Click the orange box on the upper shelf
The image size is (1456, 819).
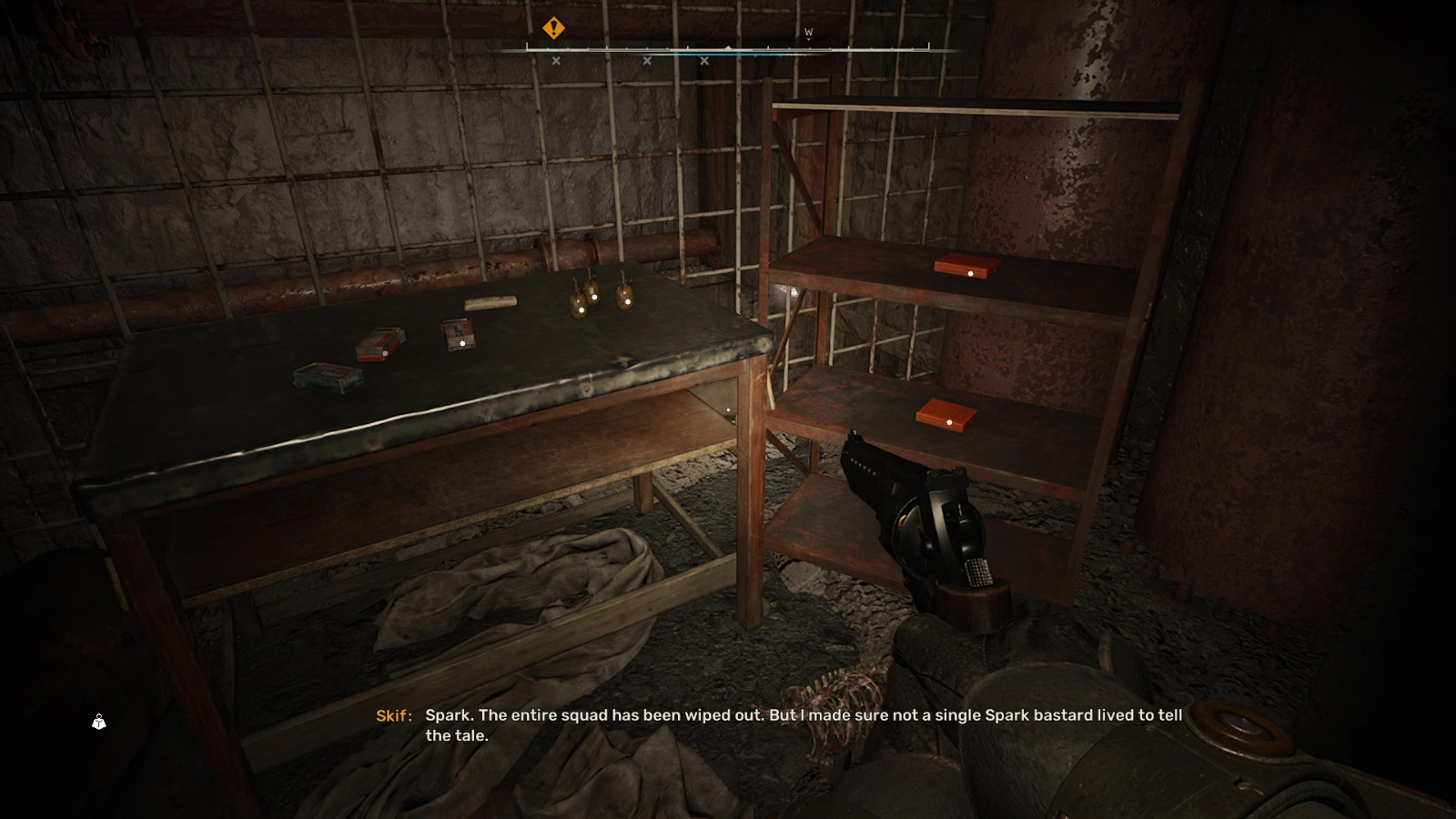point(966,268)
